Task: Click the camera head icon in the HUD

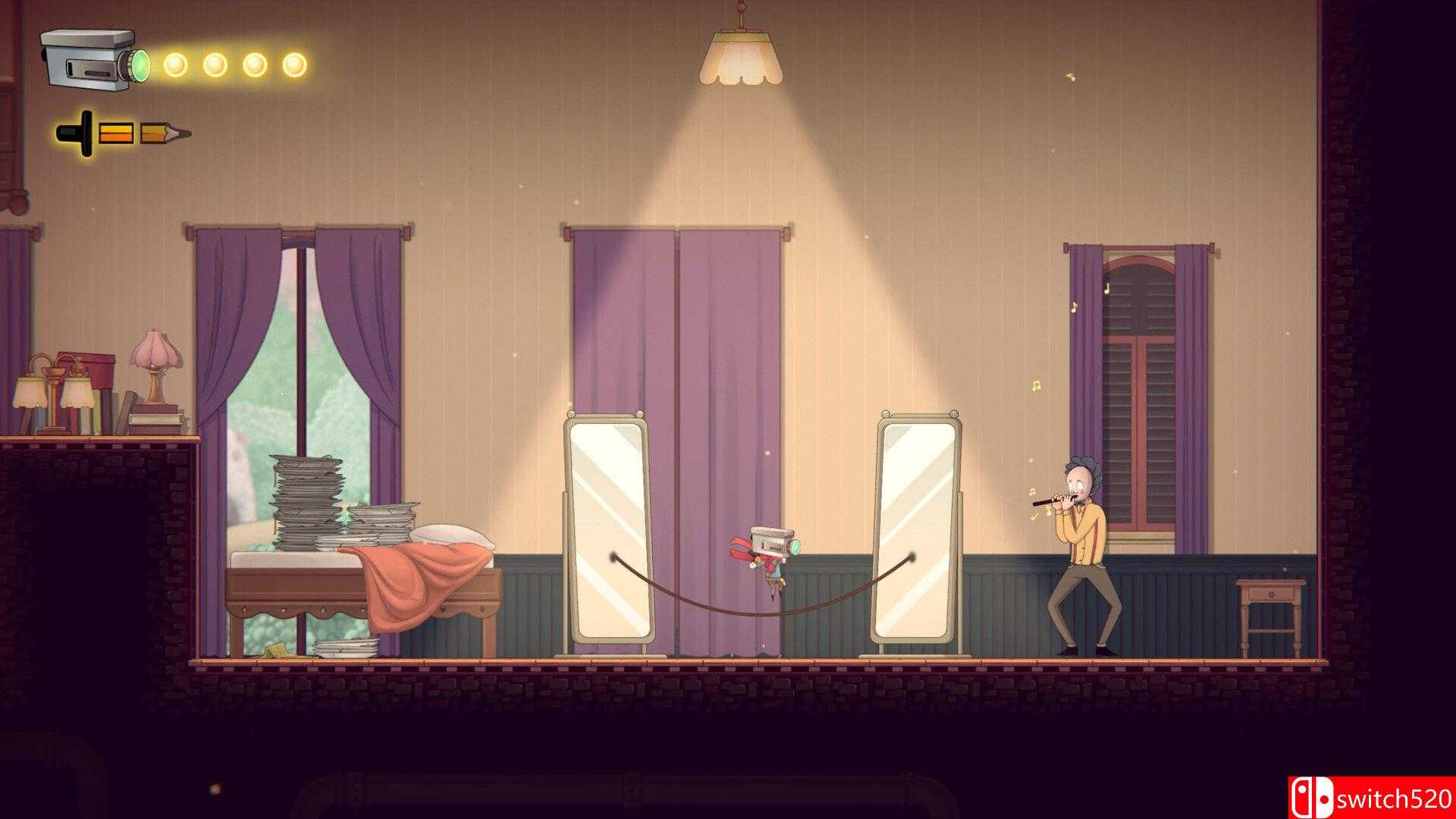Action: [93, 59]
